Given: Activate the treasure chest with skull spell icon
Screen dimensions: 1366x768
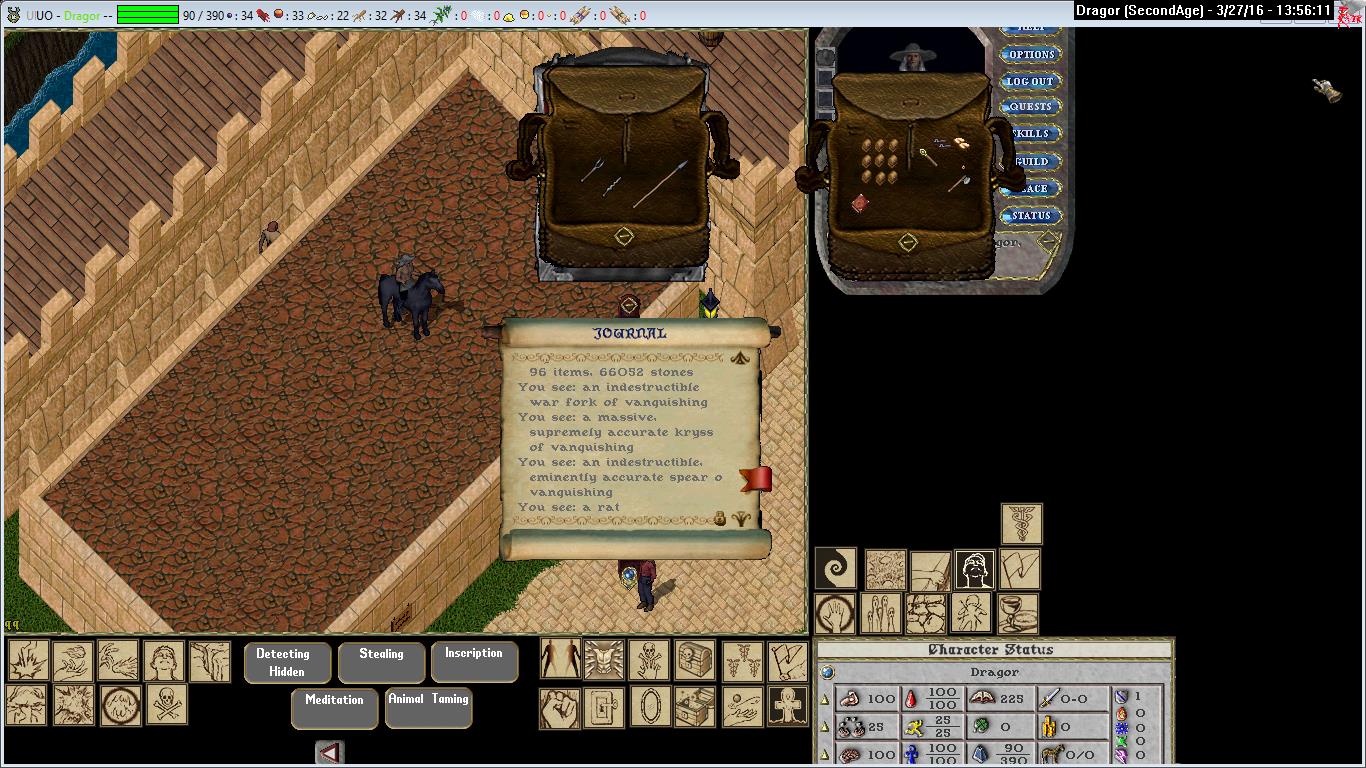Looking at the screenshot, I should pyautogui.click(x=694, y=660).
